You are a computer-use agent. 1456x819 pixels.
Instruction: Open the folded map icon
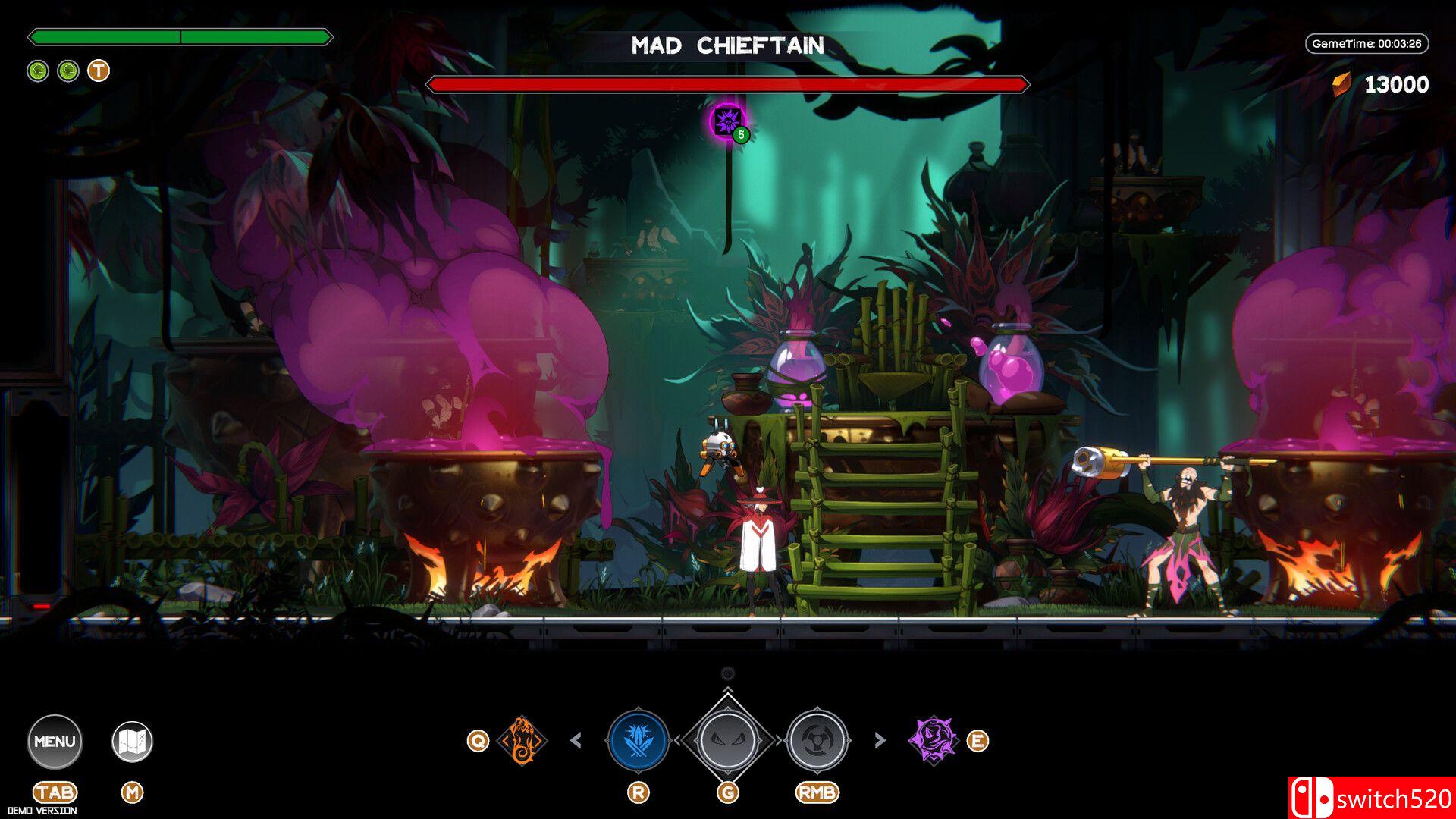point(132,741)
